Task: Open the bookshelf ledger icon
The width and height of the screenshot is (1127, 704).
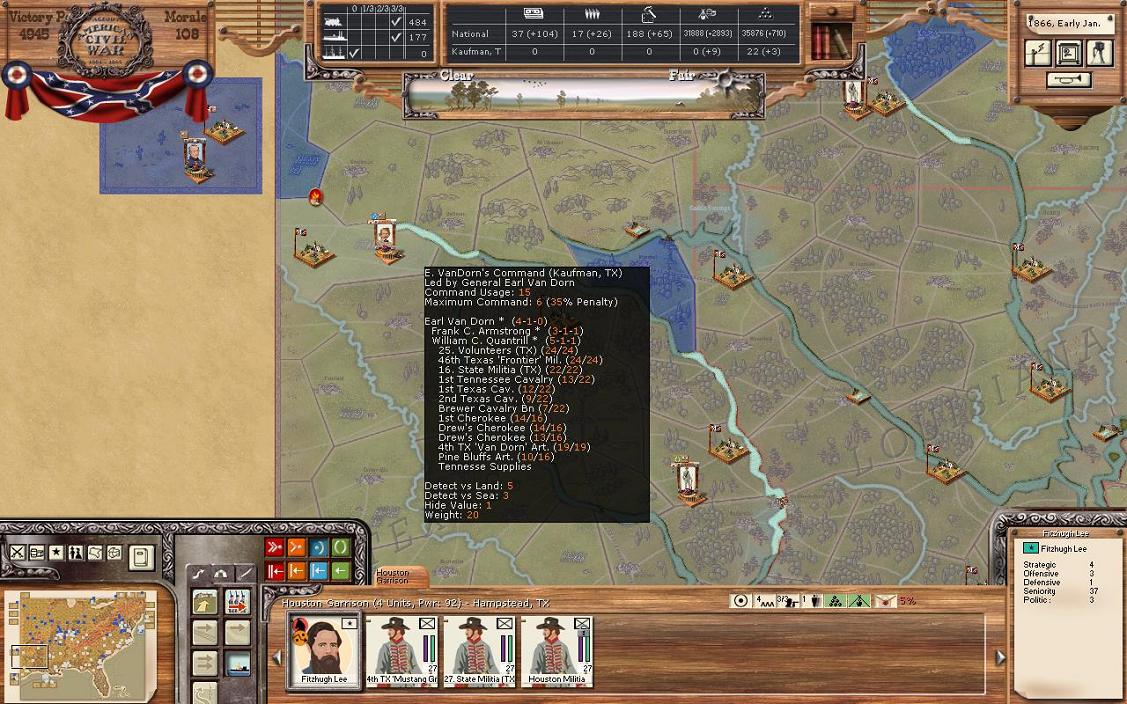Action: click(830, 41)
